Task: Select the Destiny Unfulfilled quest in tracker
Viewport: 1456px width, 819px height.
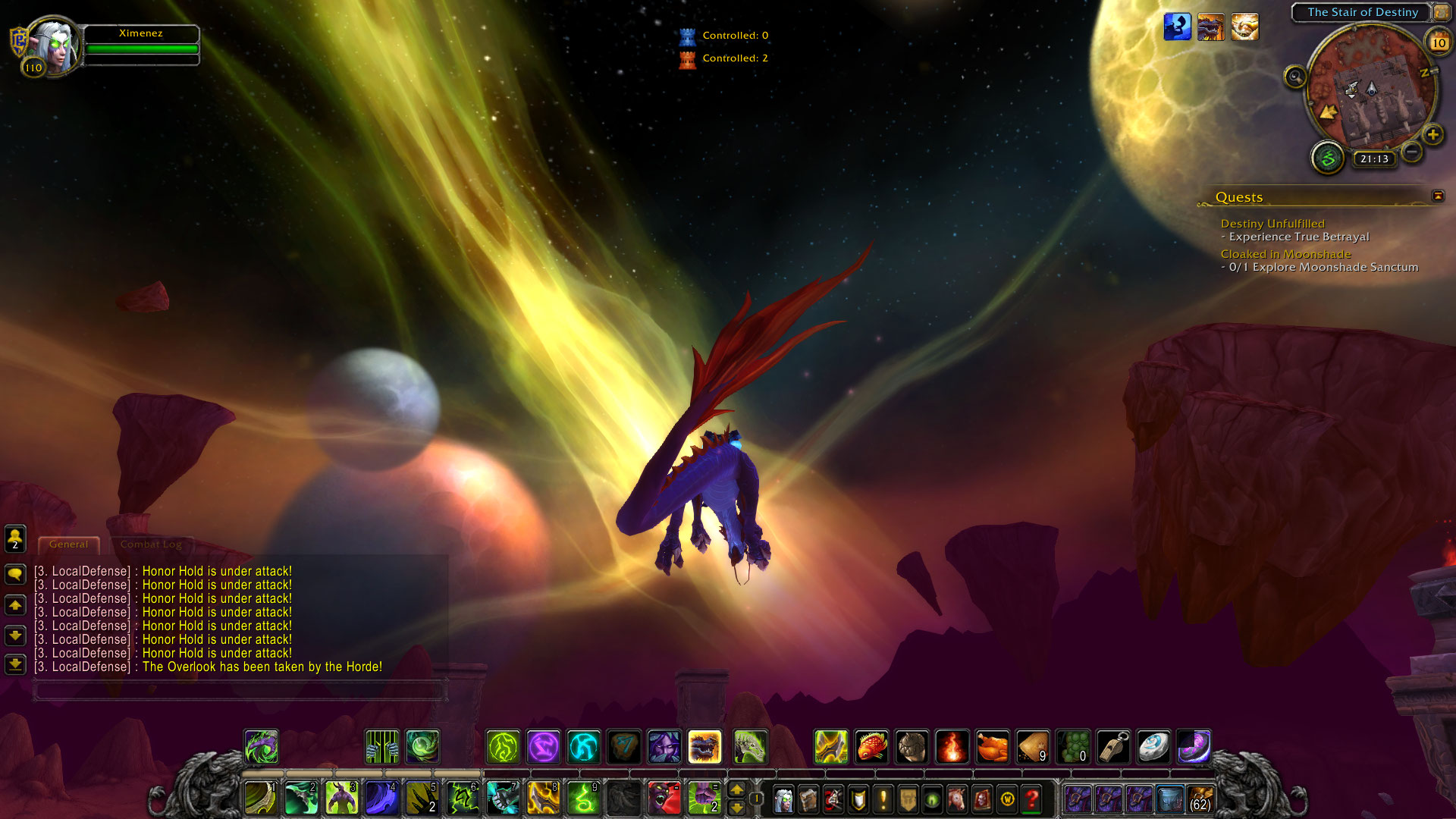Action: (x=1272, y=224)
